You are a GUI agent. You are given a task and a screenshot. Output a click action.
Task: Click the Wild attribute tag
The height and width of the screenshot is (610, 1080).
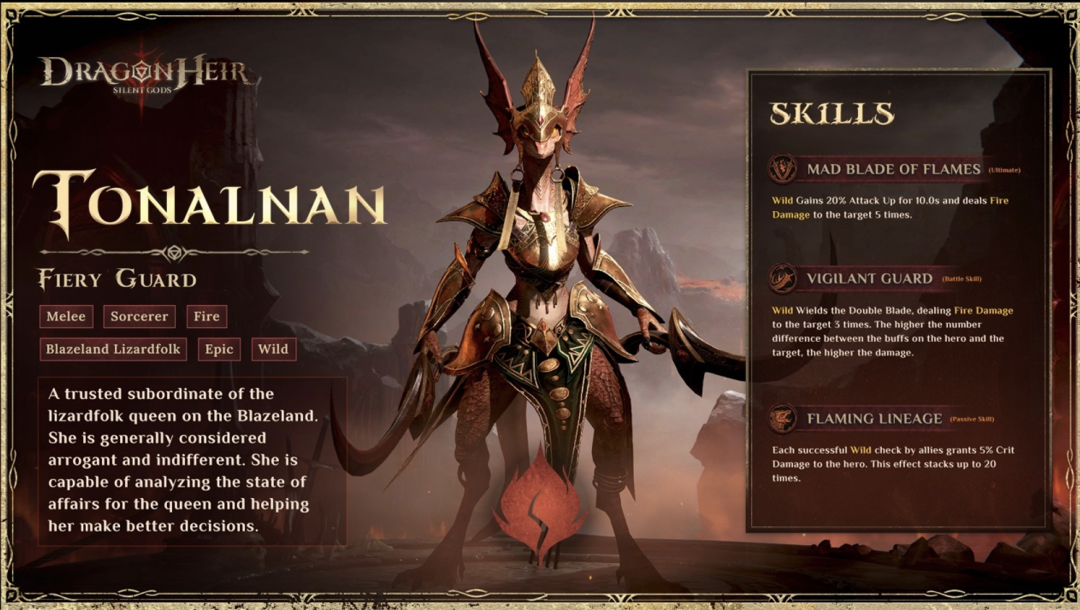273,349
